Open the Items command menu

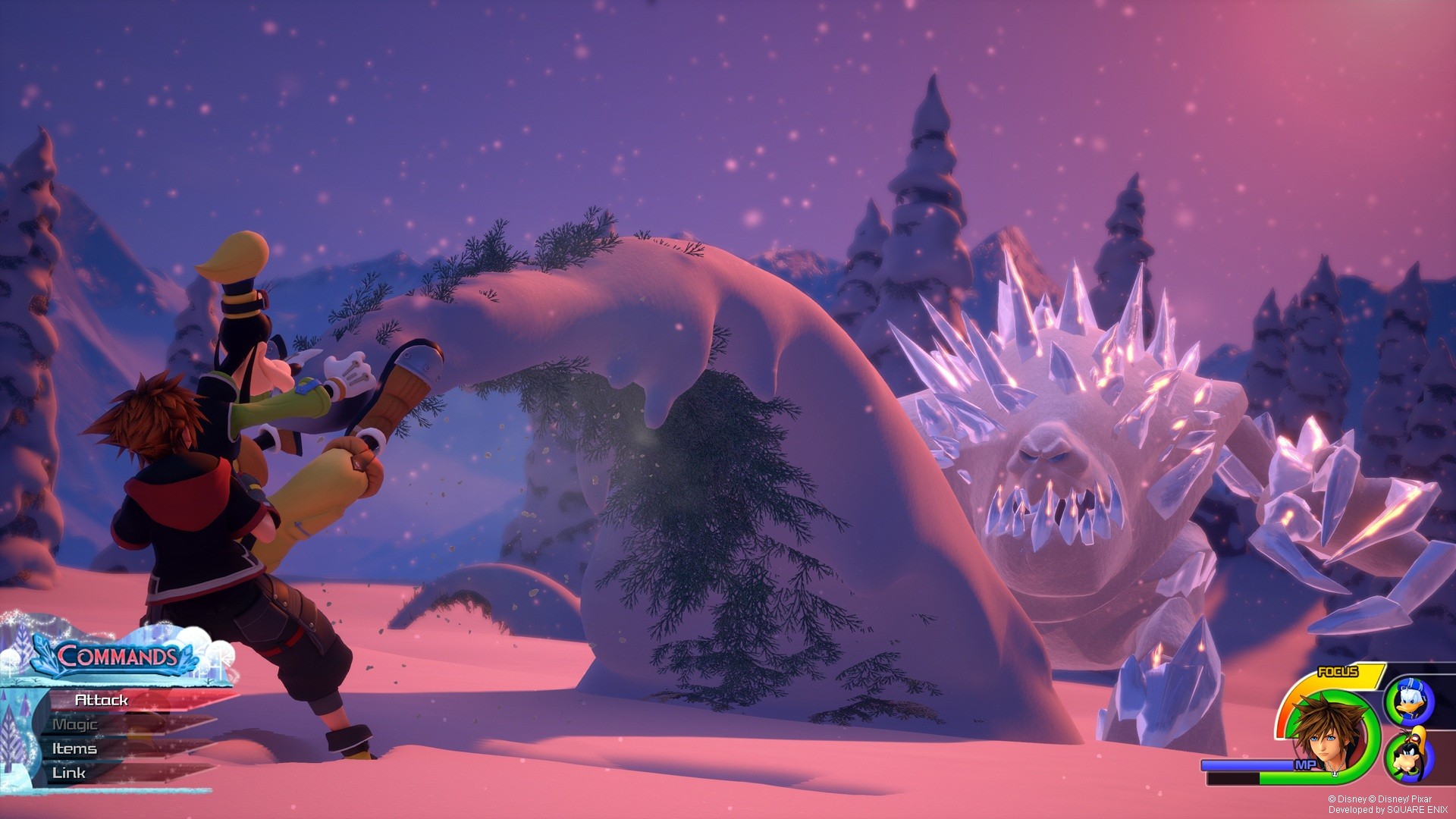76,747
